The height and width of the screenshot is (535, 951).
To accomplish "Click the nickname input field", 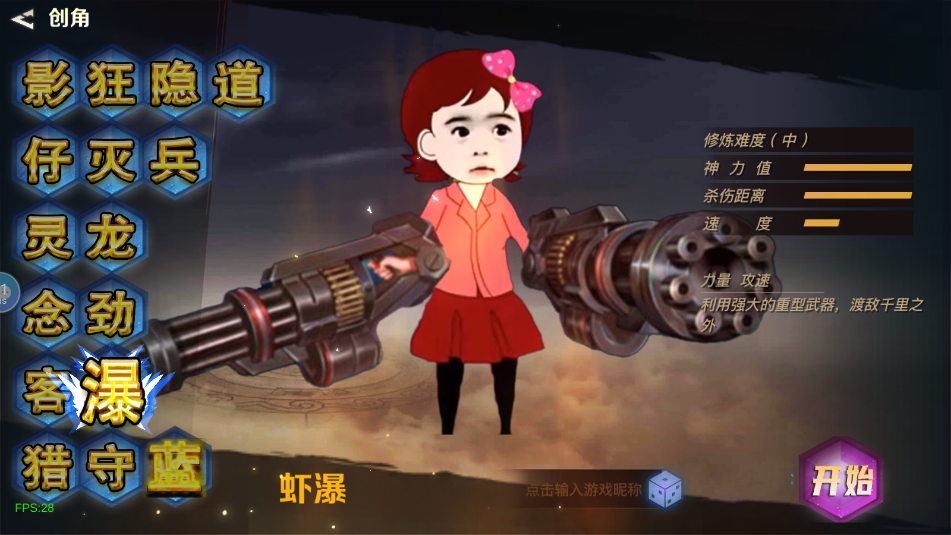I will [x=583, y=490].
